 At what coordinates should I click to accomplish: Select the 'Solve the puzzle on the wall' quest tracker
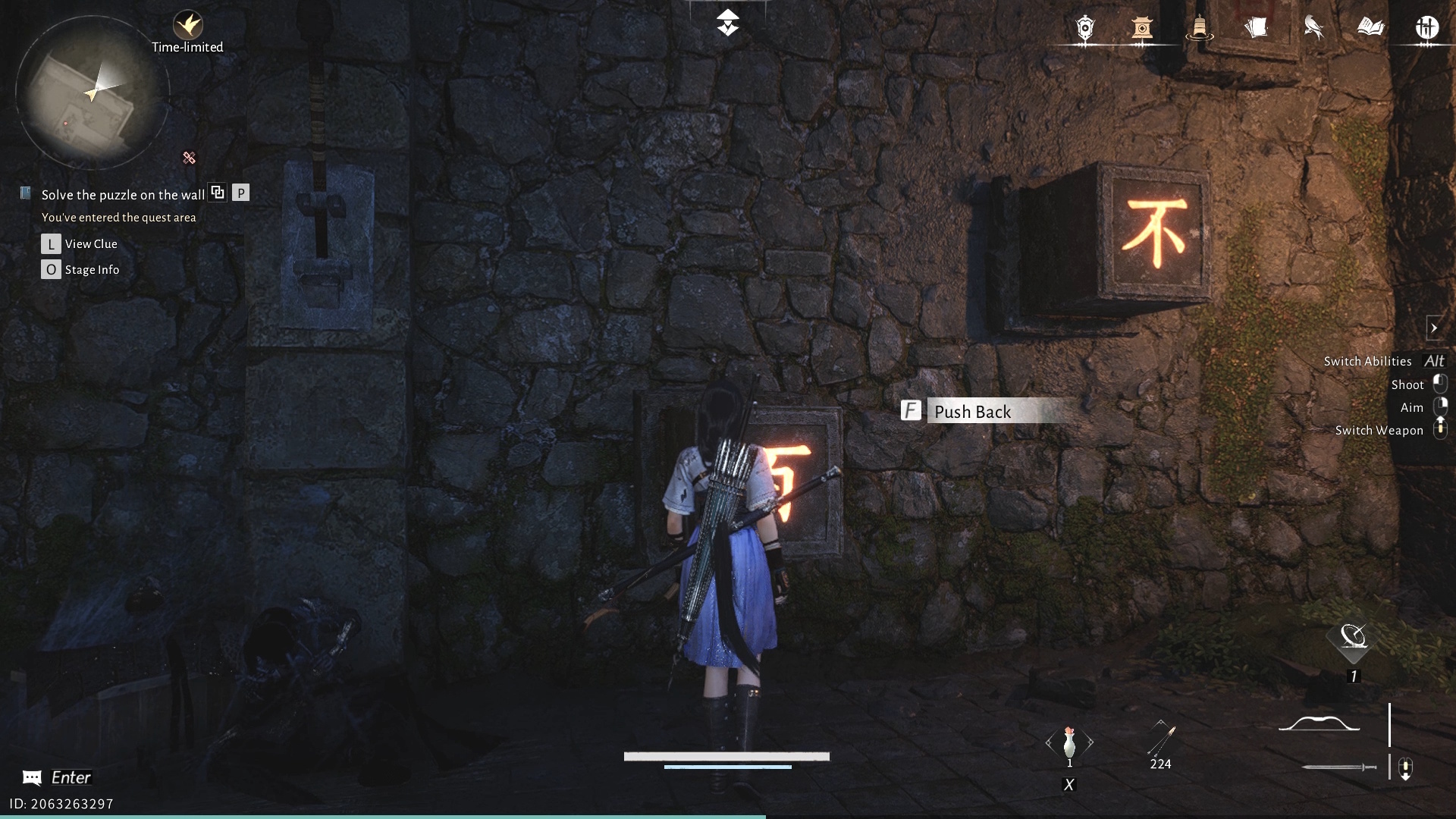123,195
